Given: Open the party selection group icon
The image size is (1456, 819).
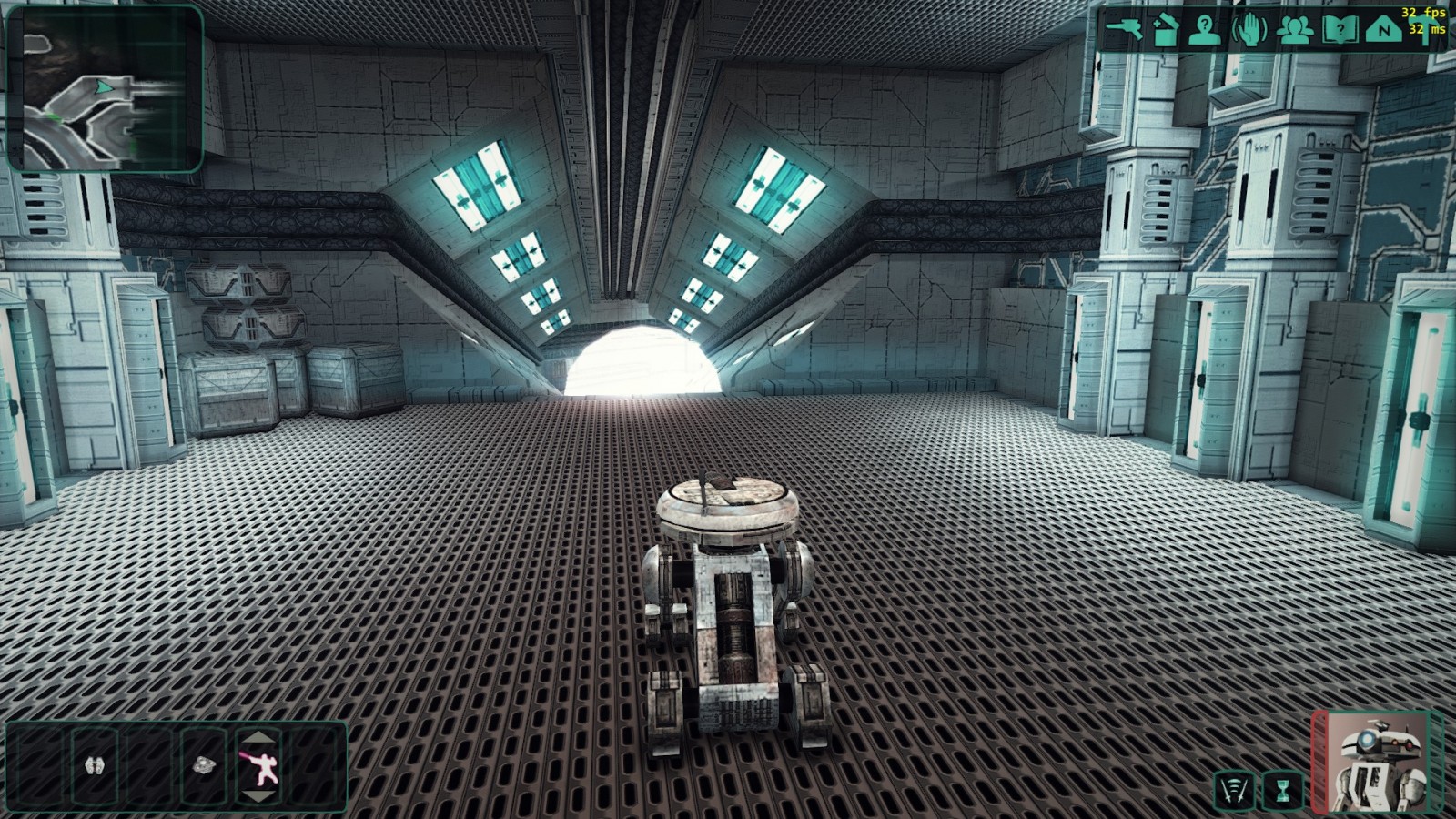Looking at the screenshot, I should [x=1294, y=30].
